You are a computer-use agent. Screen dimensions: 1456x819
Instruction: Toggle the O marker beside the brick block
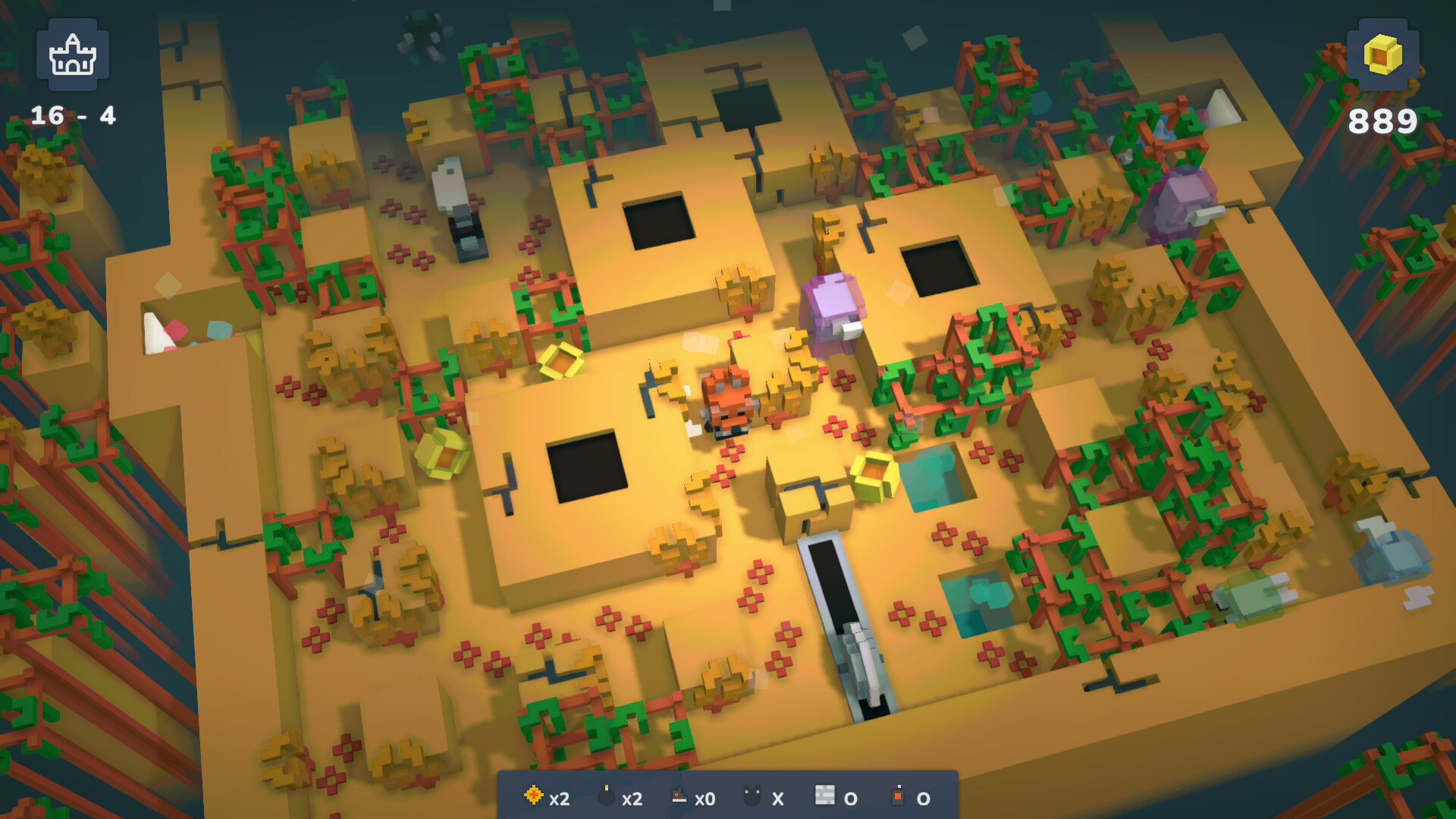click(x=852, y=798)
